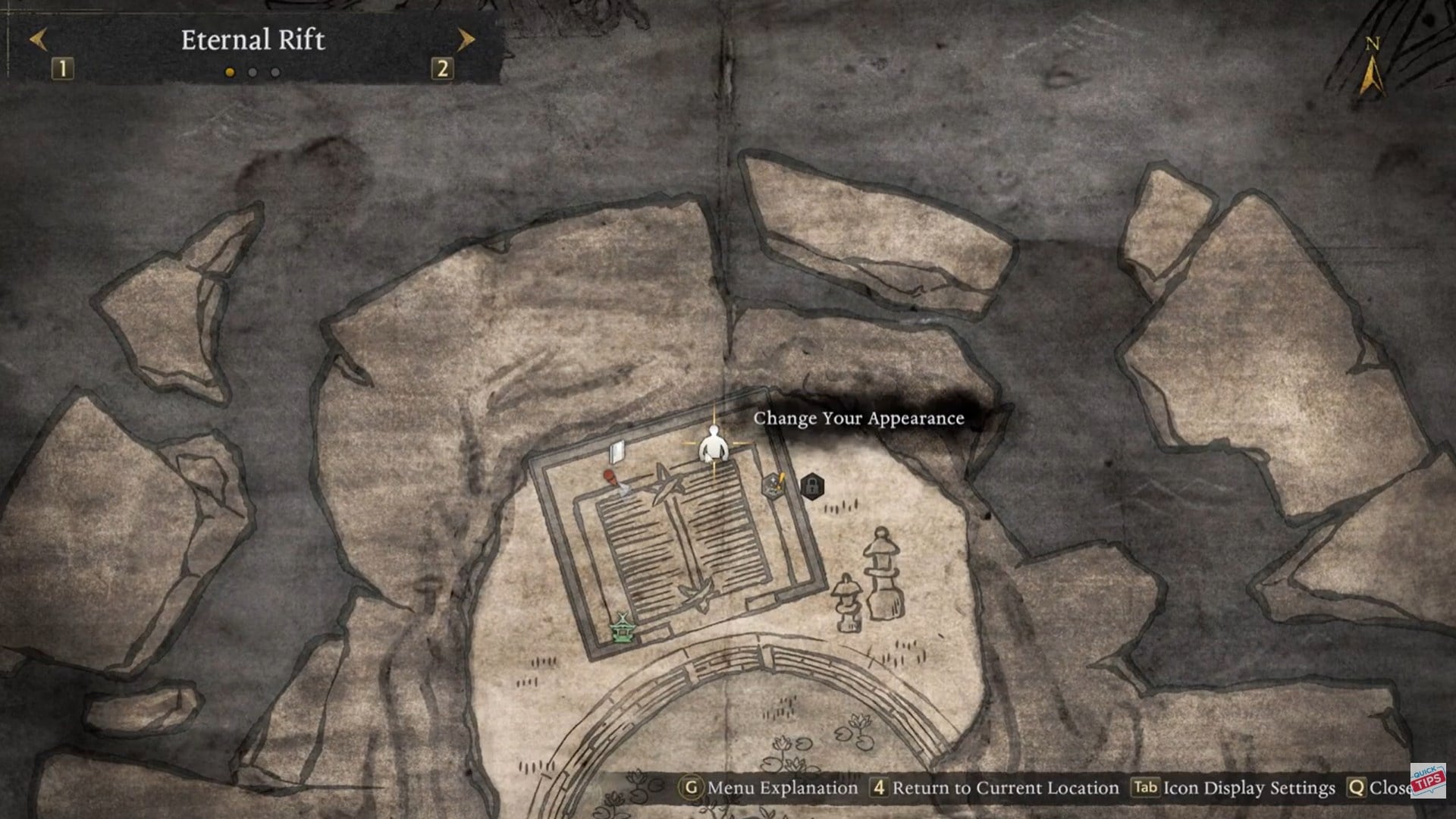The height and width of the screenshot is (819, 1456).
Task: Return to Current Location on map
Action: click(994, 788)
